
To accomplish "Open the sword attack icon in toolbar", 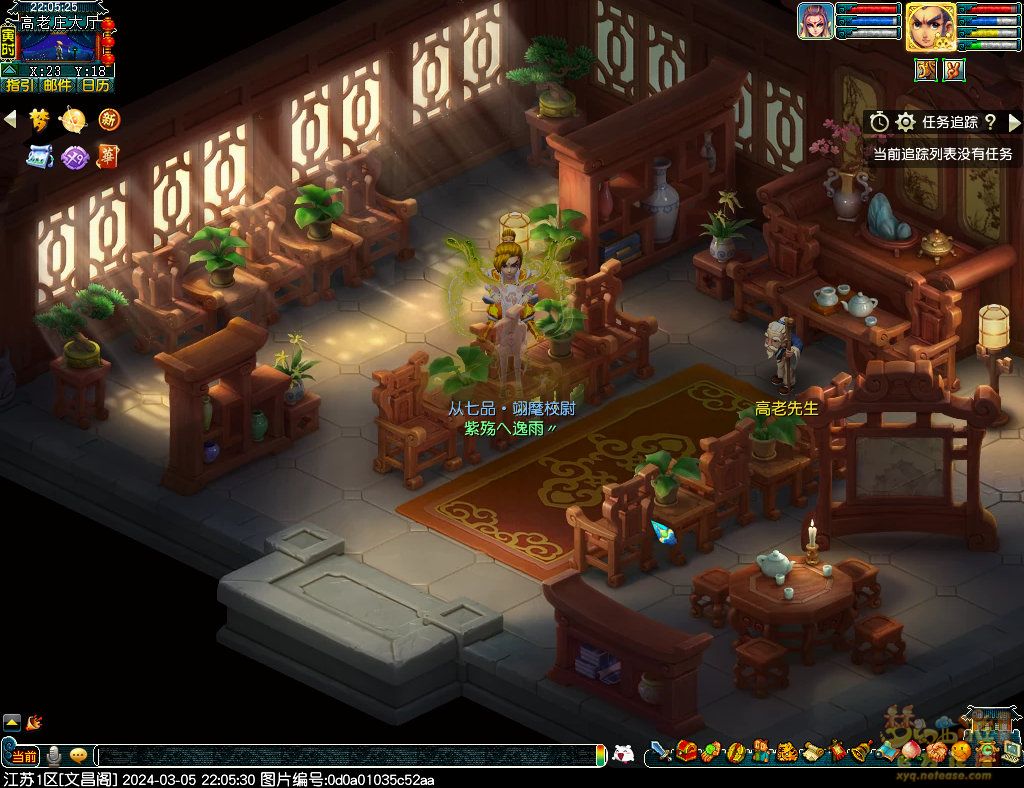I will (660, 751).
